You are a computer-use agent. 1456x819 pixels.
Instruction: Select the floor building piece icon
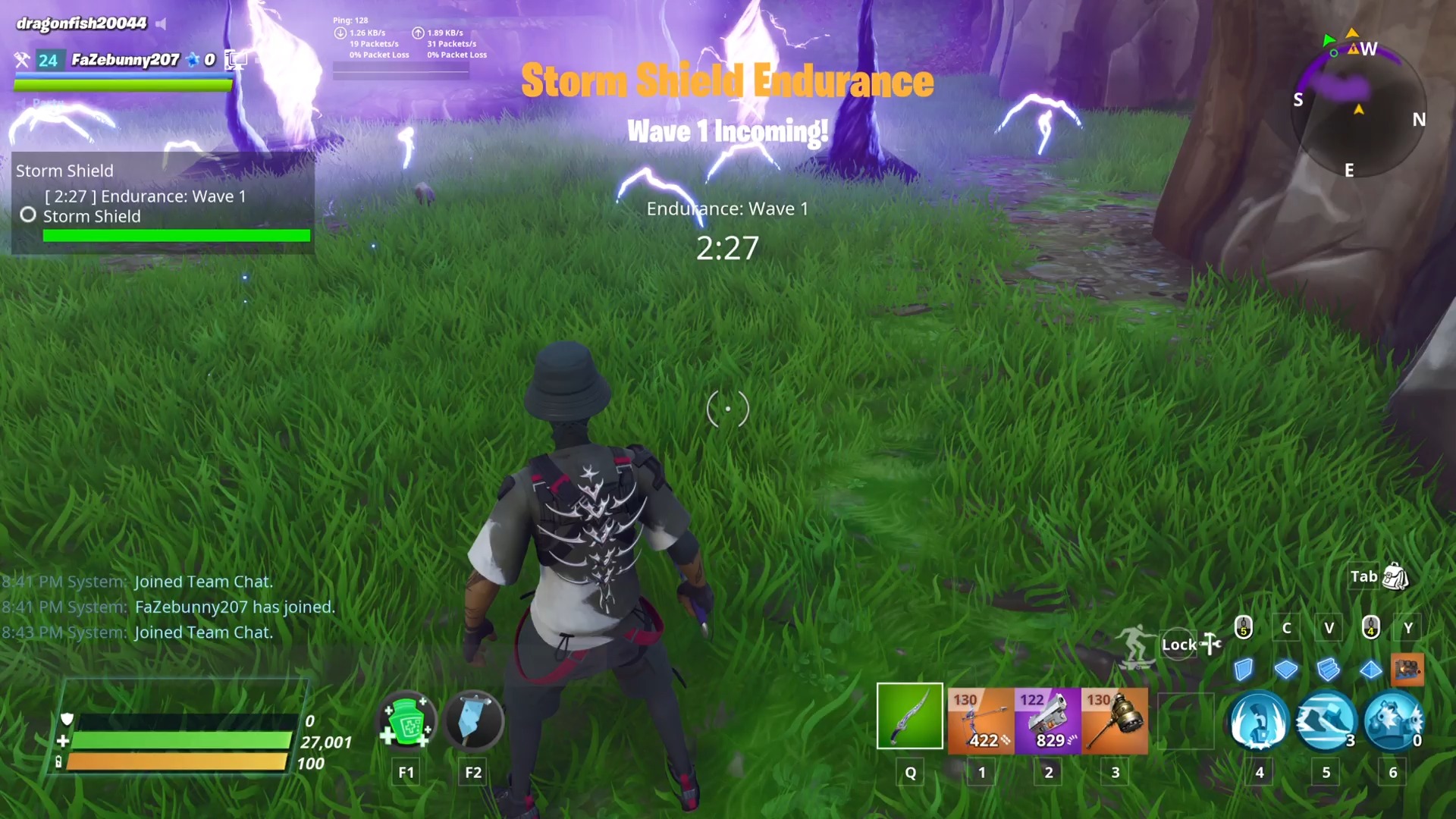click(x=1286, y=671)
